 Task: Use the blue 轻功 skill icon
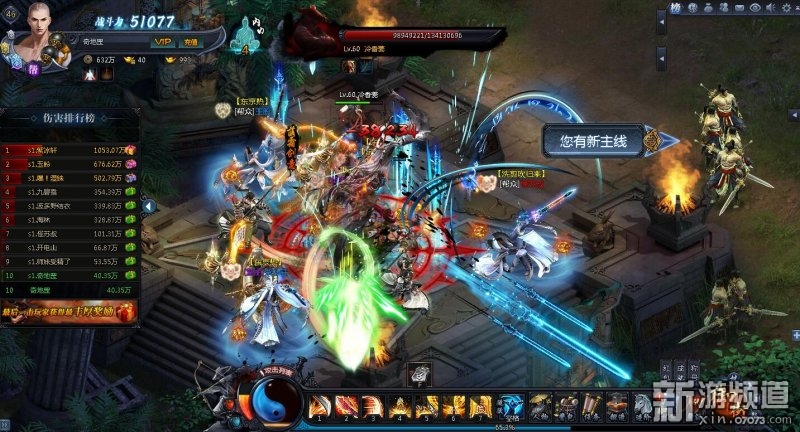[x=513, y=405]
